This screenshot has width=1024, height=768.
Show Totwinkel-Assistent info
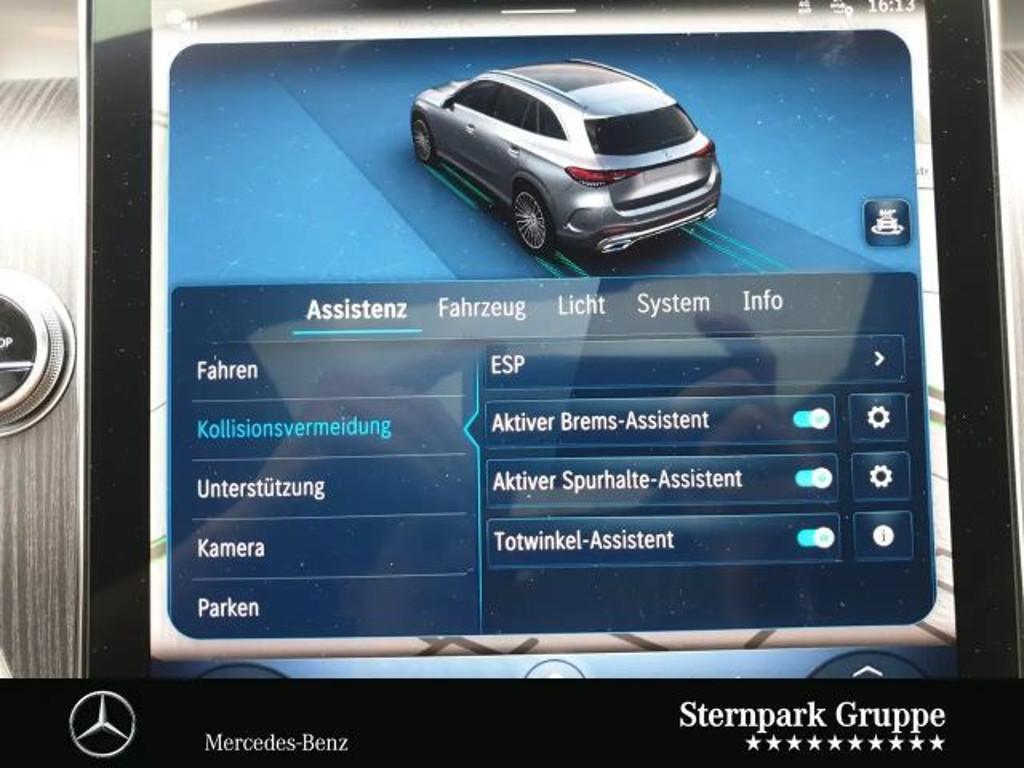882,536
